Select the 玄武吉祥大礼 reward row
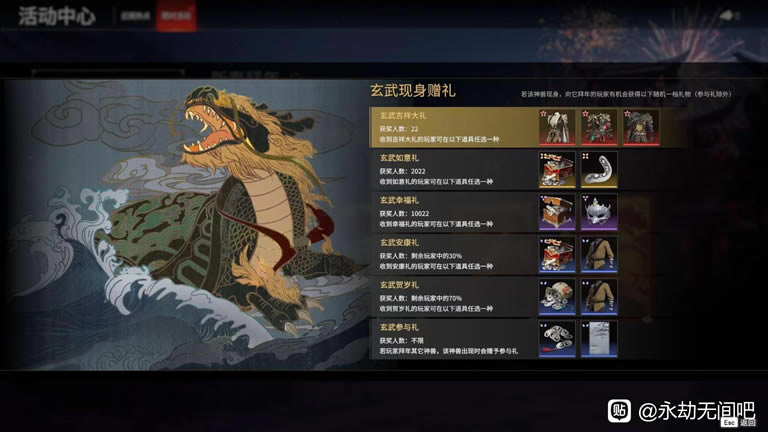The image size is (768, 432). tap(450, 128)
